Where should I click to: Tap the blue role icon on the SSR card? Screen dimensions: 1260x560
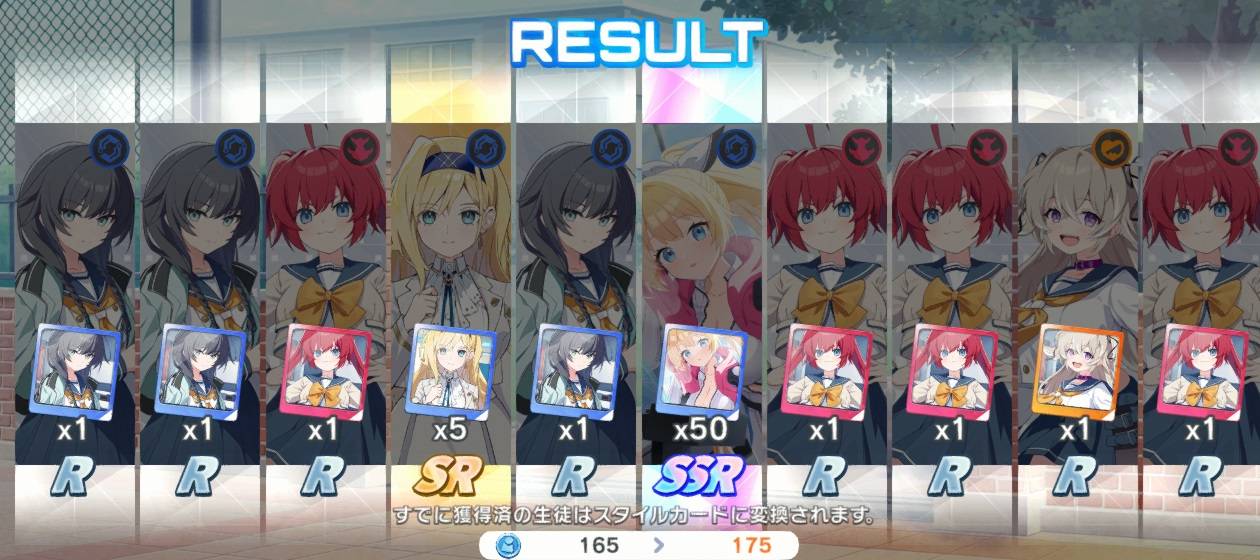(x=736, y=148)
